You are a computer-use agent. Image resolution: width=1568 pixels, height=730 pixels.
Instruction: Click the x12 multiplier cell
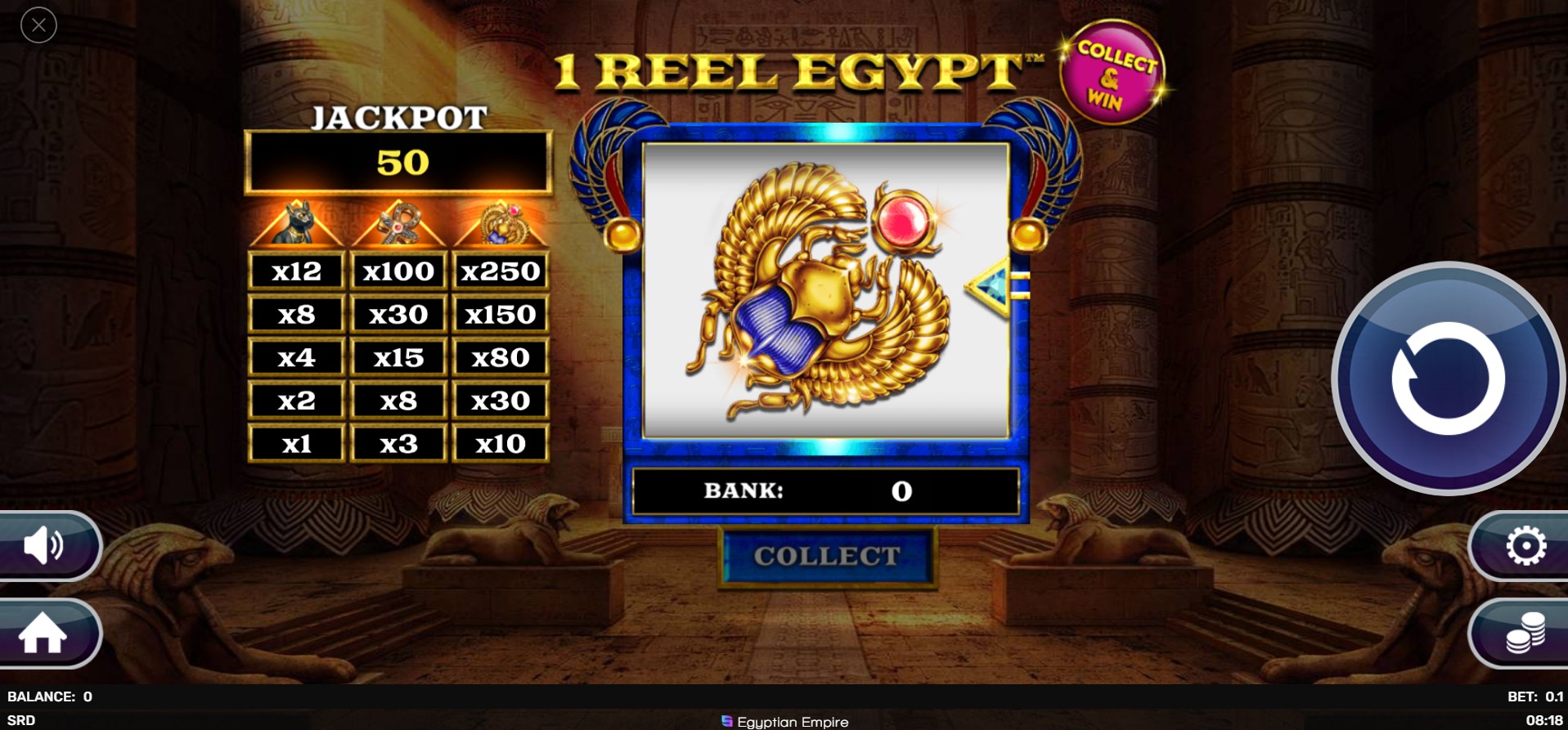pyautogui.click(x=296, y=271)
